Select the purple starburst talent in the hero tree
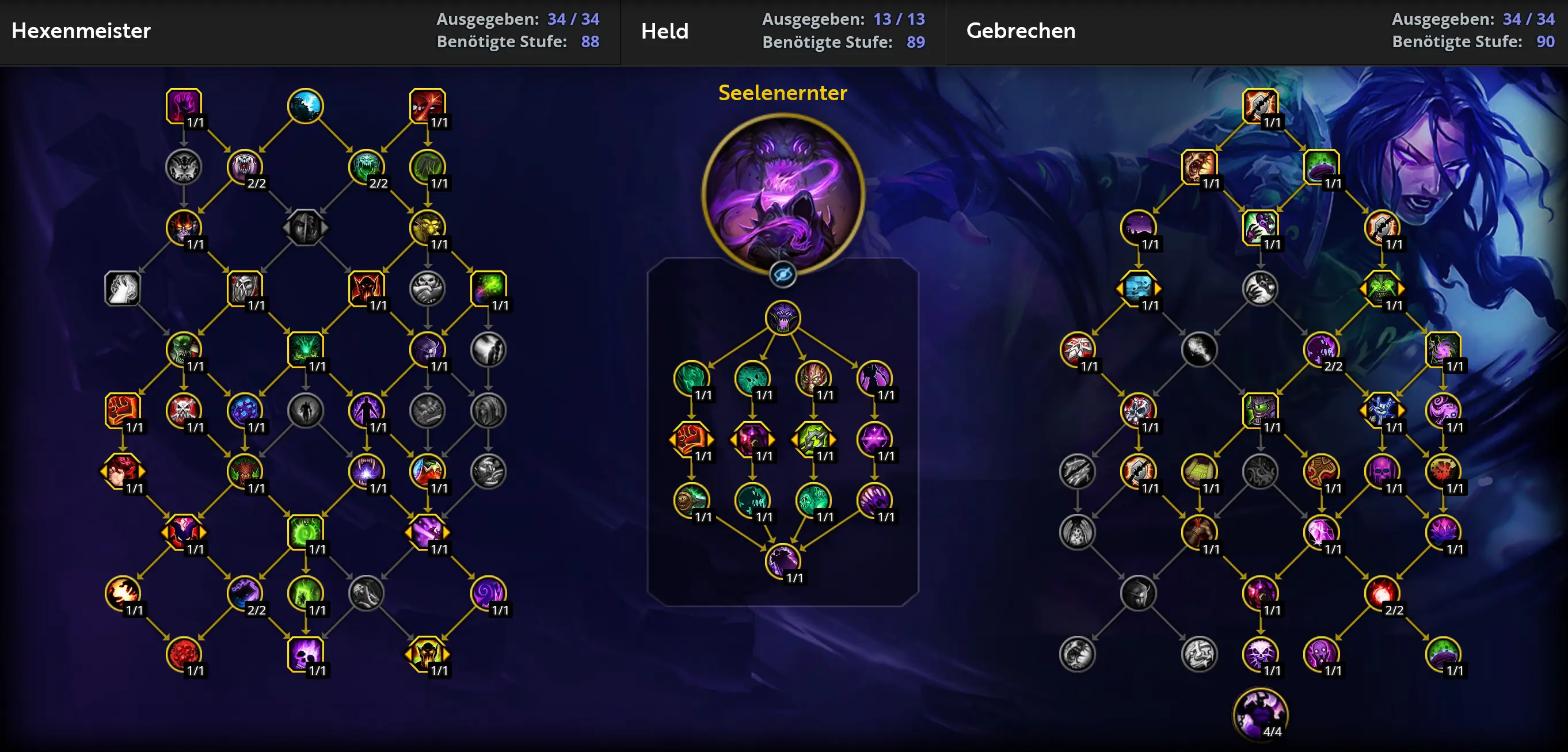 coord(874,438)
